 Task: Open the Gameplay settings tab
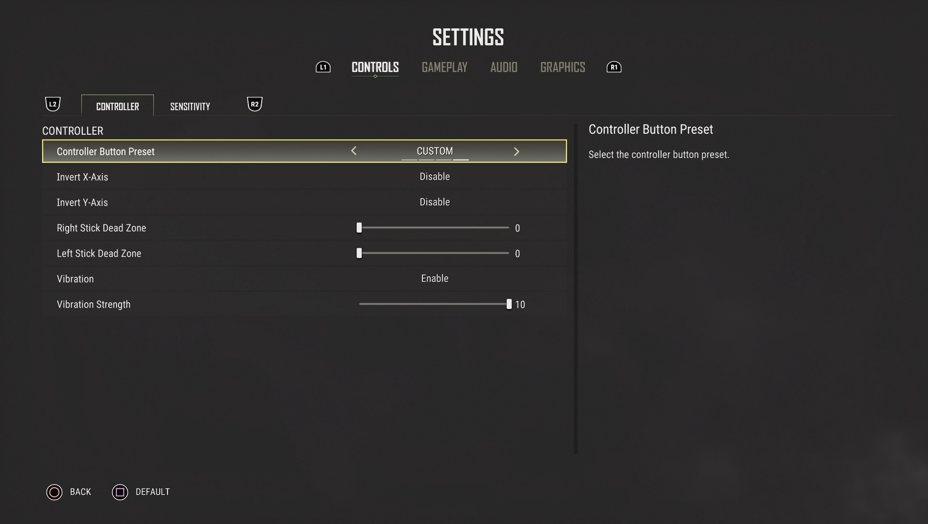tap(444, 67)
